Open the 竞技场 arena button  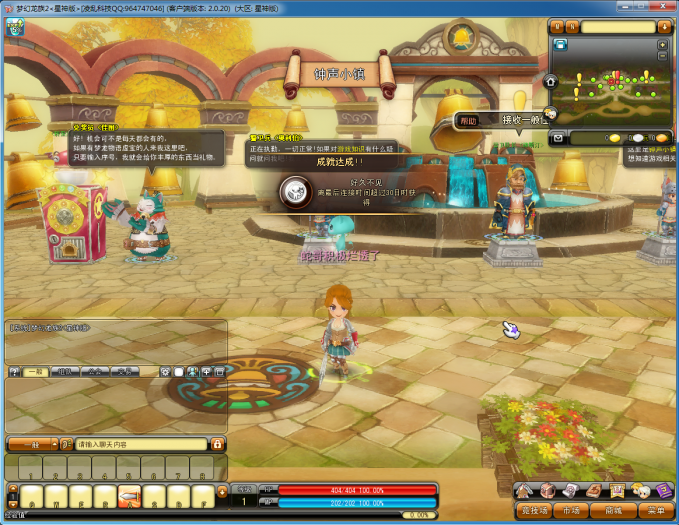535,510
